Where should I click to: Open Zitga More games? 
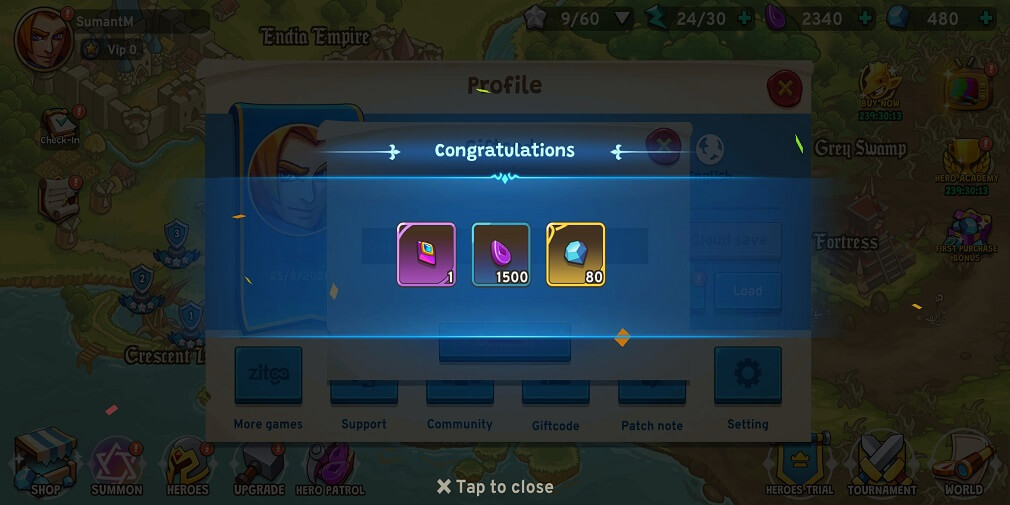pyautogui.click(x=268, y=376)
